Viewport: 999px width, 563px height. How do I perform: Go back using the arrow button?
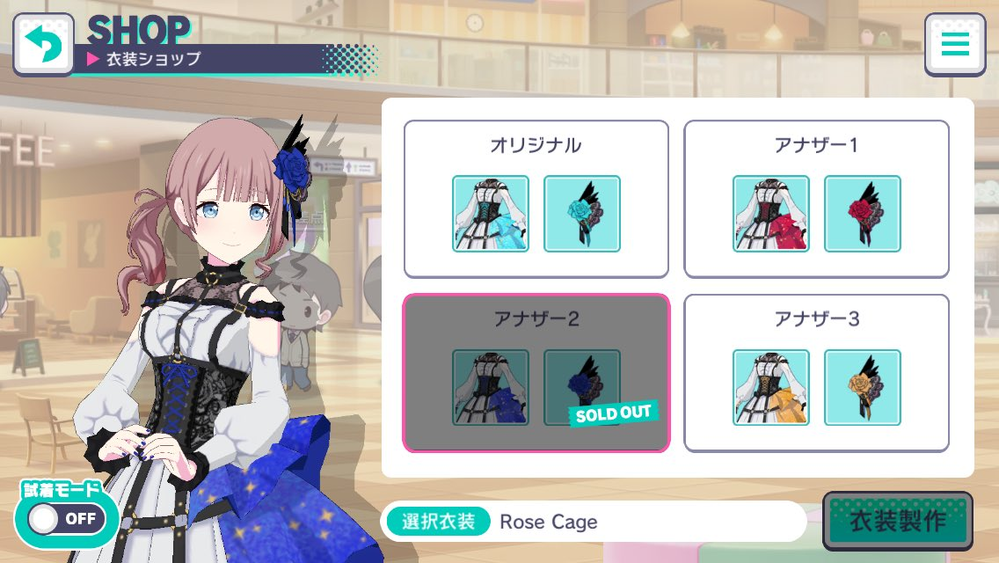pyautogui.click(x=43, y=44)
